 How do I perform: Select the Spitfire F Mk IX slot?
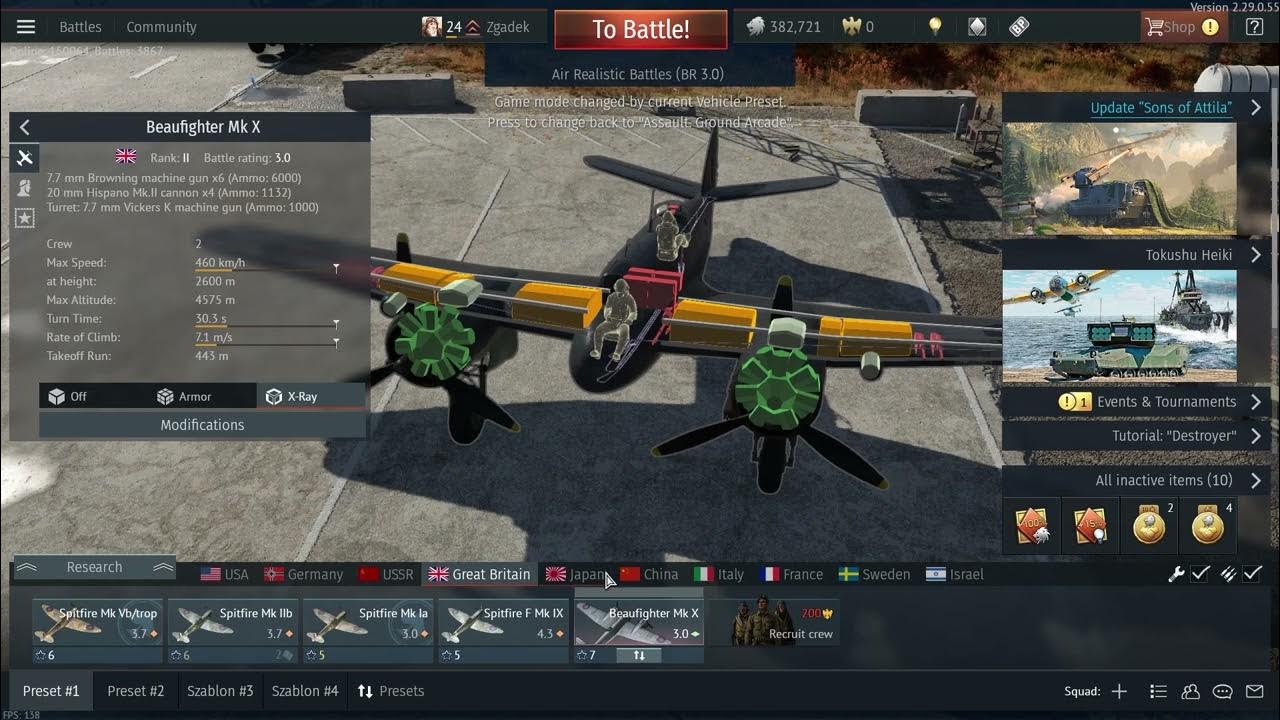click(503, 624)
